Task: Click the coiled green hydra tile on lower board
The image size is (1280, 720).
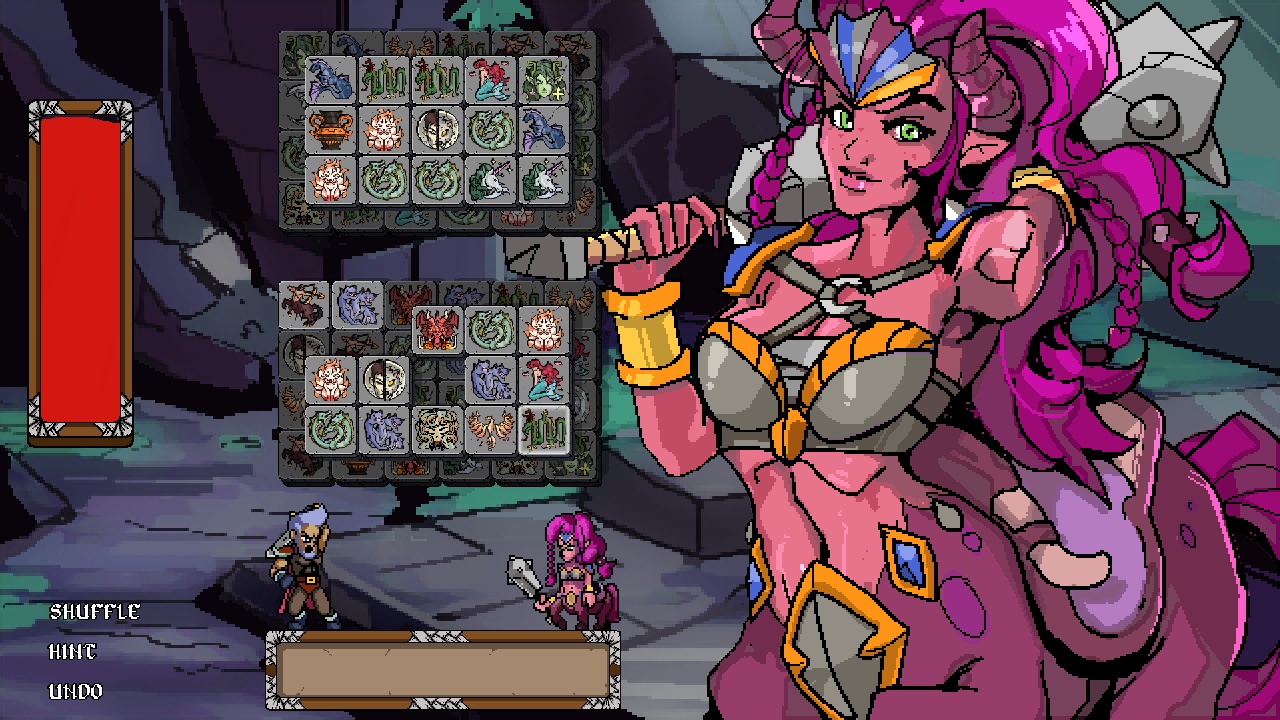Action: (x=328, y=427)
